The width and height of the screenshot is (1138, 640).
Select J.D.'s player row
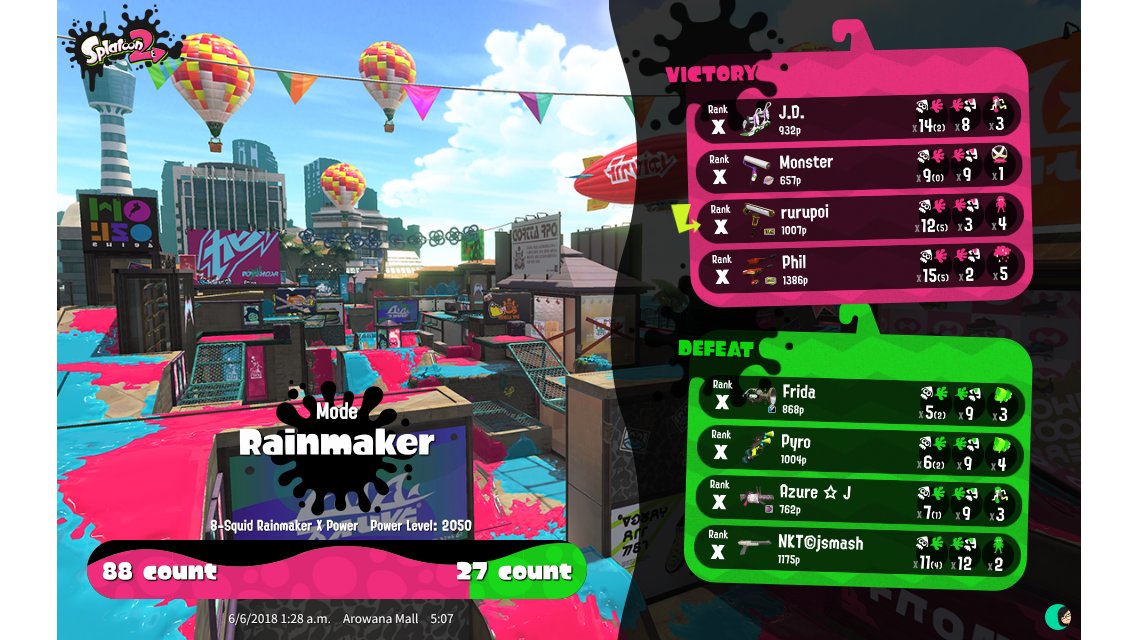coord(860,117)
